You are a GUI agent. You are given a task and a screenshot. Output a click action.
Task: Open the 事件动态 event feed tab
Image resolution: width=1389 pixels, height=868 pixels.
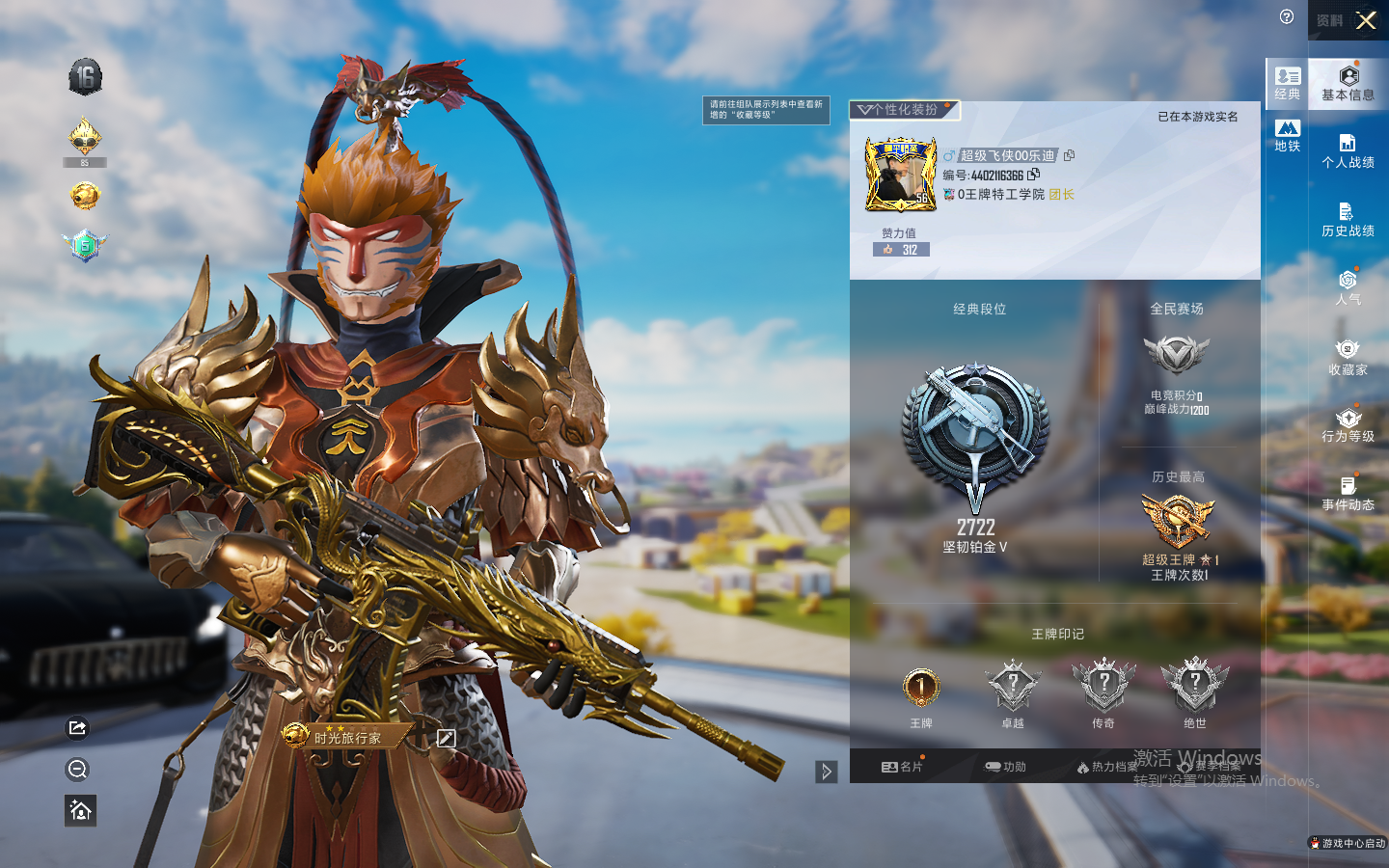1348,494
